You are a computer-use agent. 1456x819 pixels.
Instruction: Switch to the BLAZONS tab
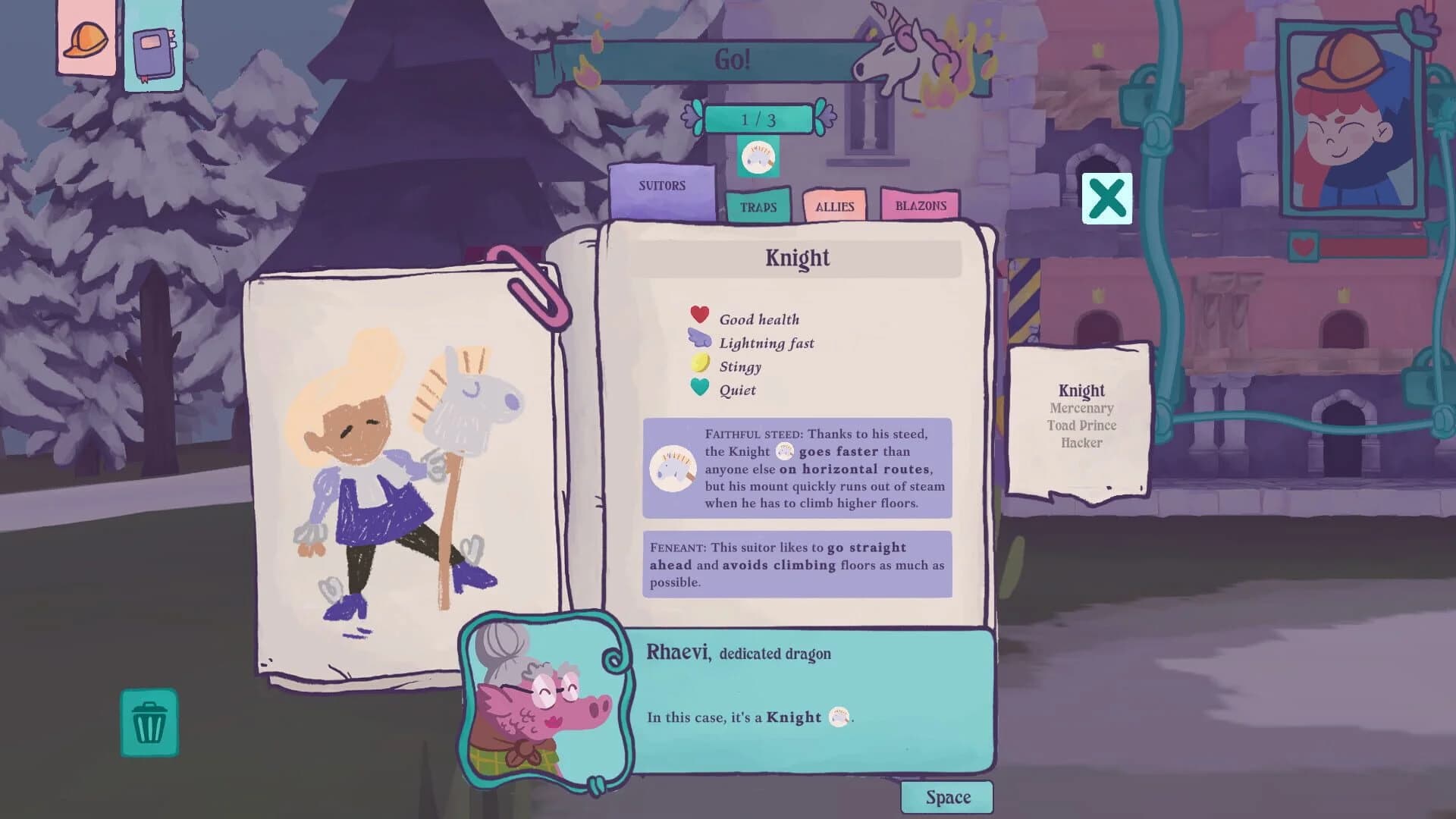pyautogui.click(x=919, y=206)
